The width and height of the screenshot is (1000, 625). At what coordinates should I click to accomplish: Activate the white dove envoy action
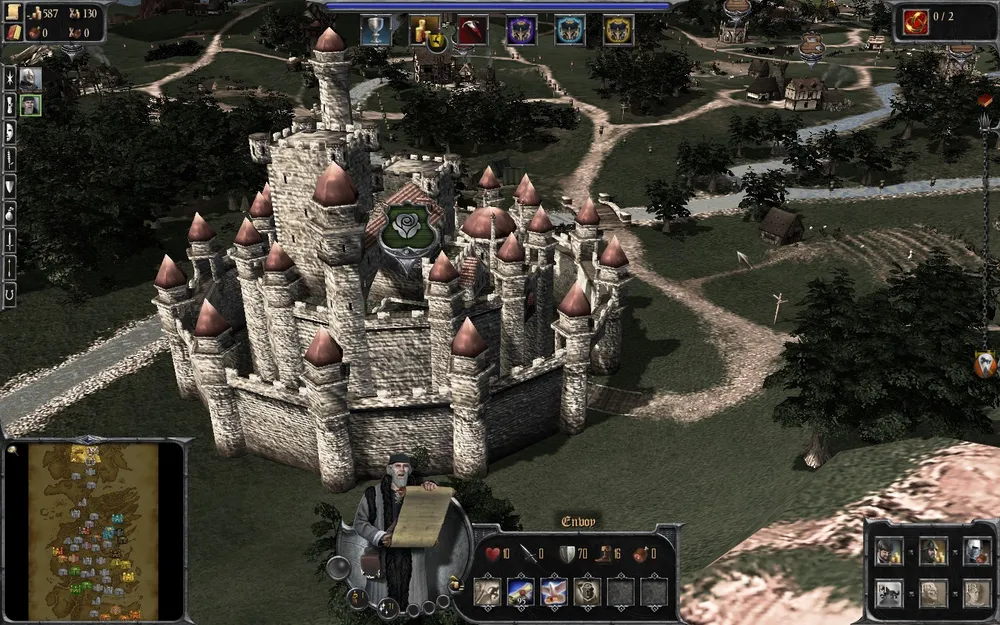click(x=554, y=592)
